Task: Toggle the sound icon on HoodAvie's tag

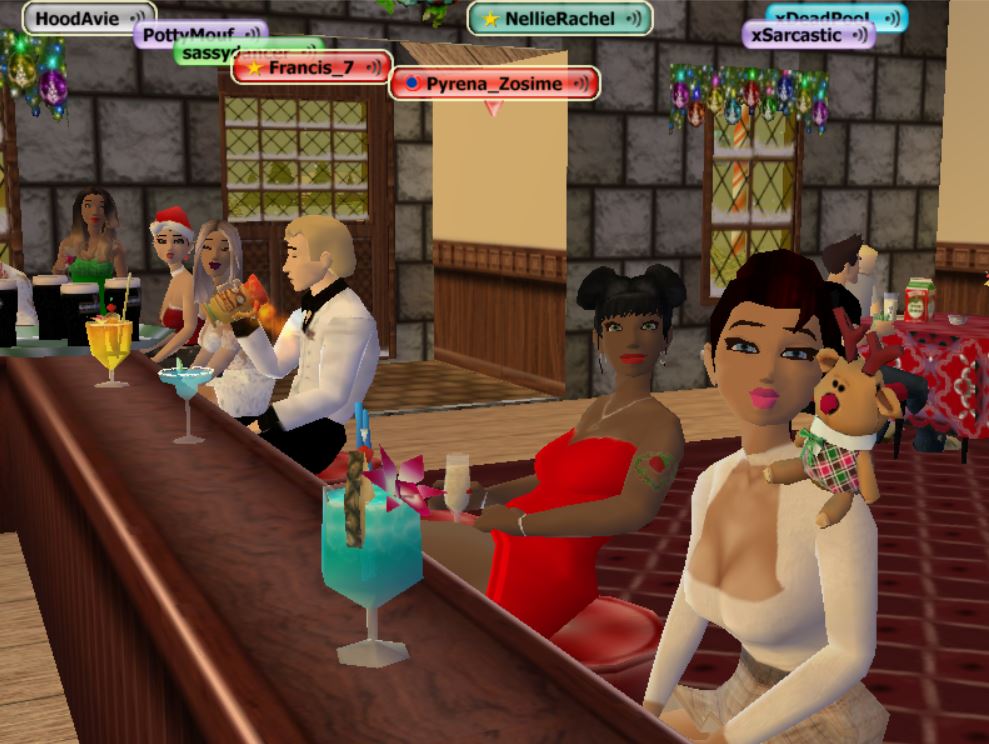Action: coord(138,18)
